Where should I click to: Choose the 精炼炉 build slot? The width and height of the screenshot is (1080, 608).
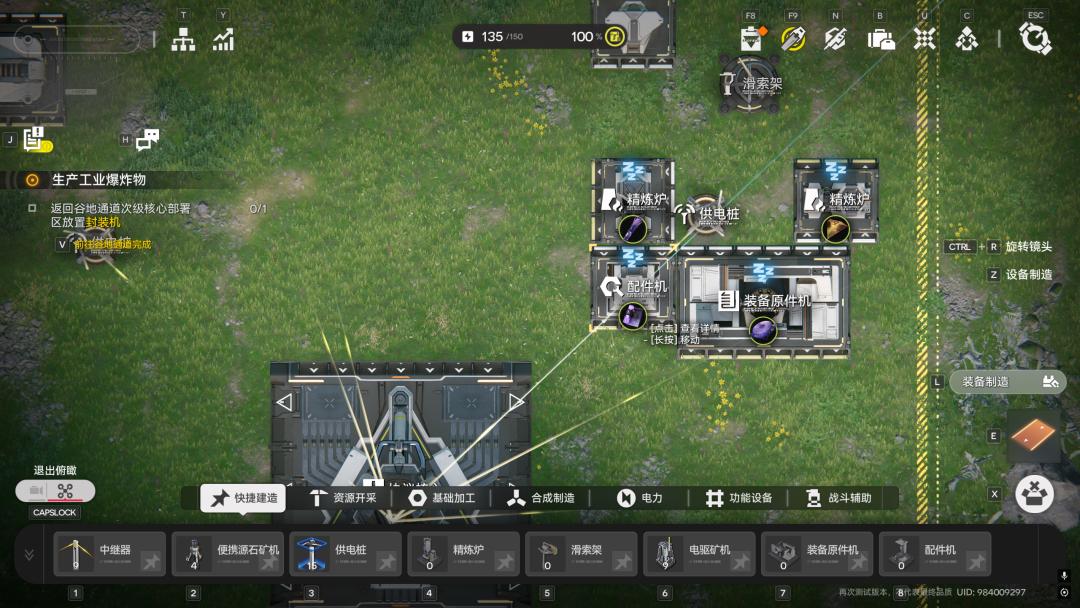click(464, 554)
